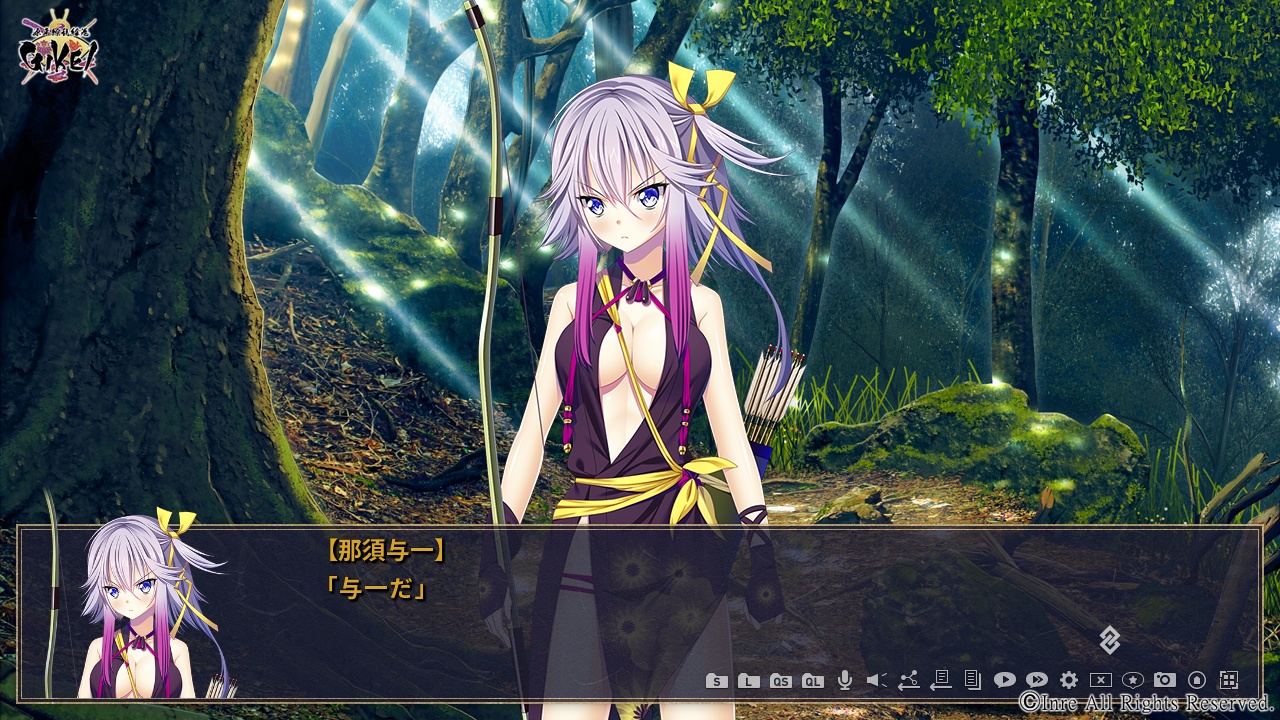This screenshot has width=1280, height=720.
Task: Replay voice with the microphone icon
Action: click(x=845, y=681)
